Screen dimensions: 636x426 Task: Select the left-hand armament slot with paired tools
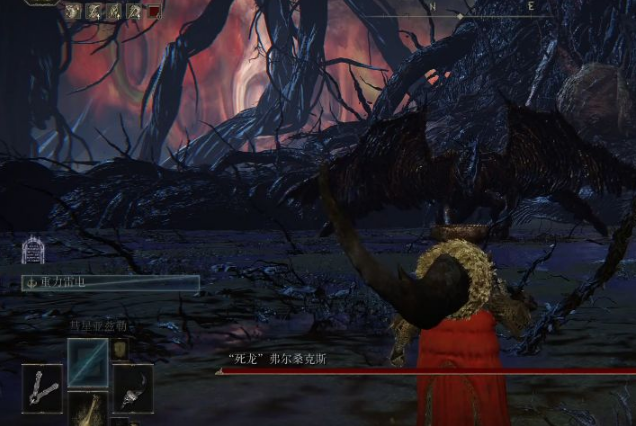pos(41,389)
